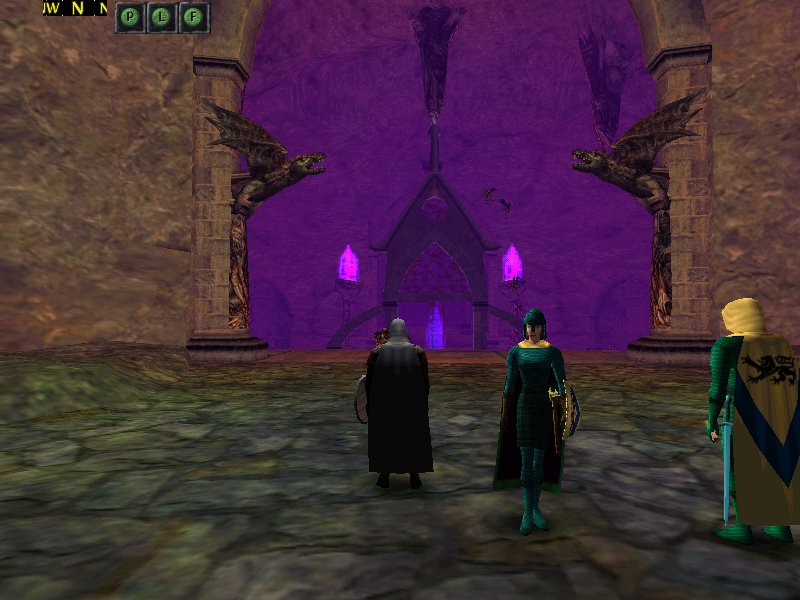Click the compass heading strip
800x600 pixels.
[75, 9]
